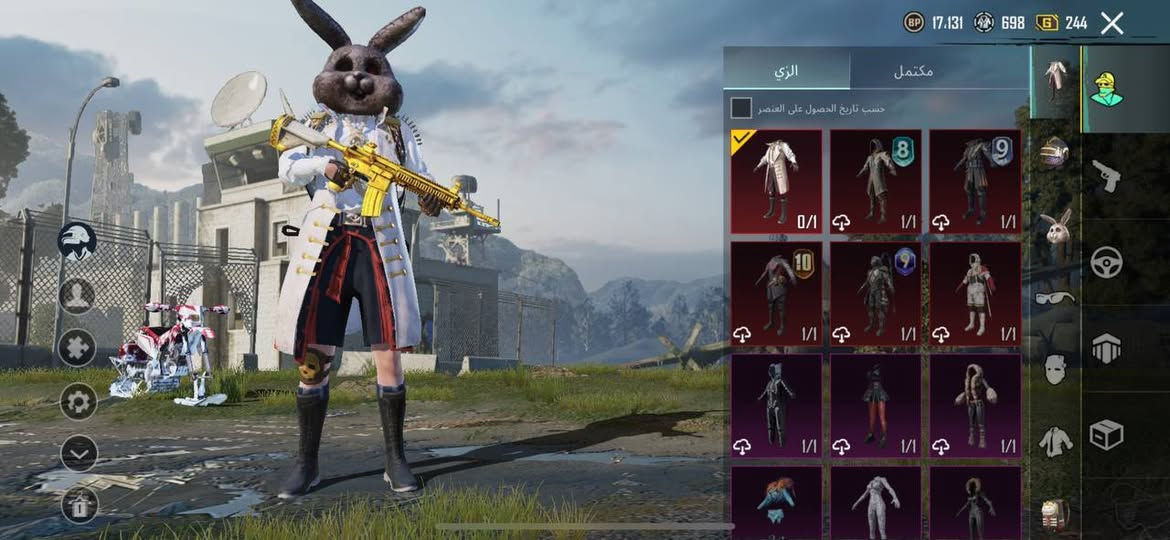The width and height of the screenshot is (1170, 540).
Task: Close the inventory screen with the X
Action: [1112, 23]
